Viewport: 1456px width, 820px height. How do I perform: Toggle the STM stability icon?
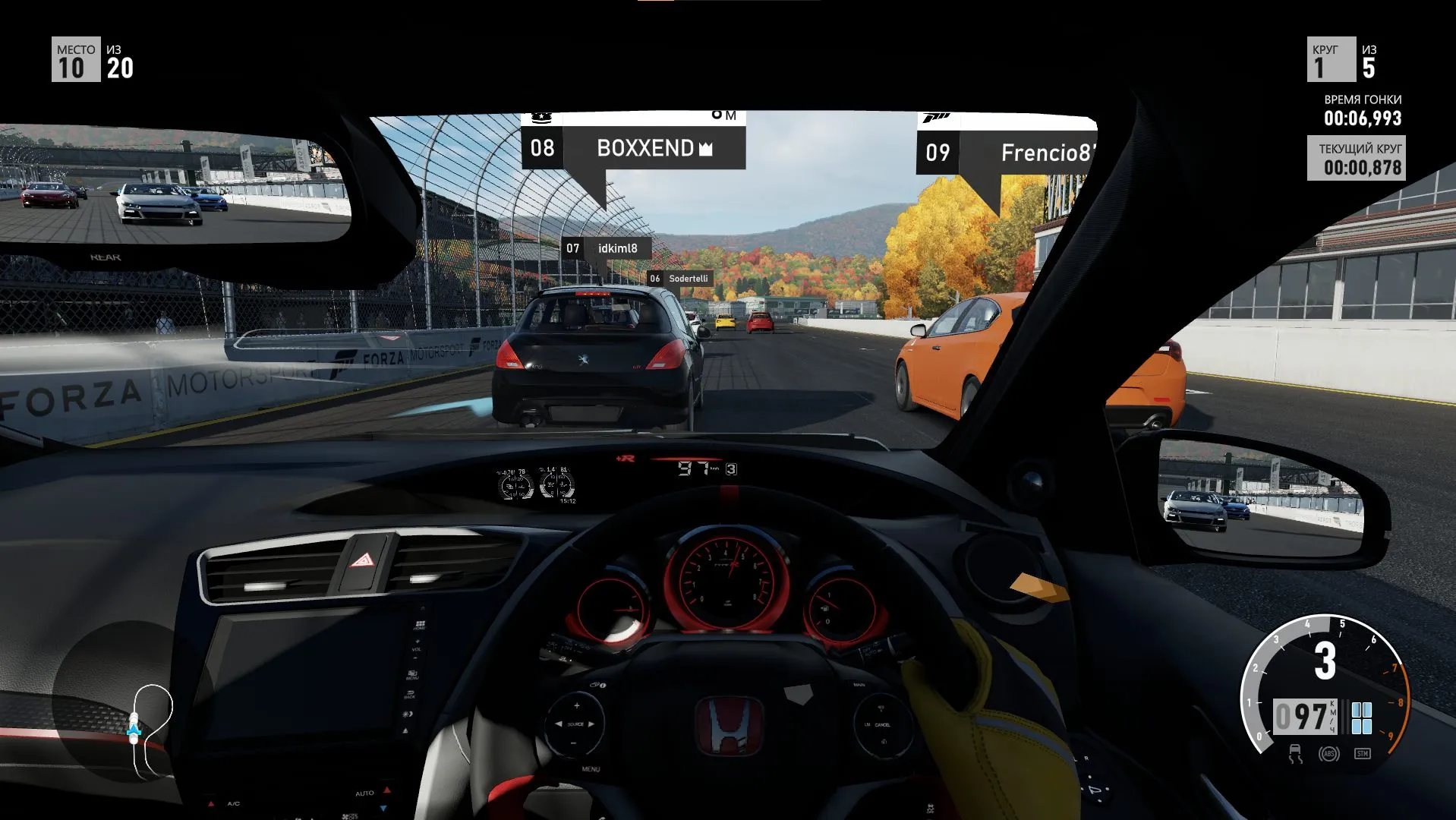1362,754
